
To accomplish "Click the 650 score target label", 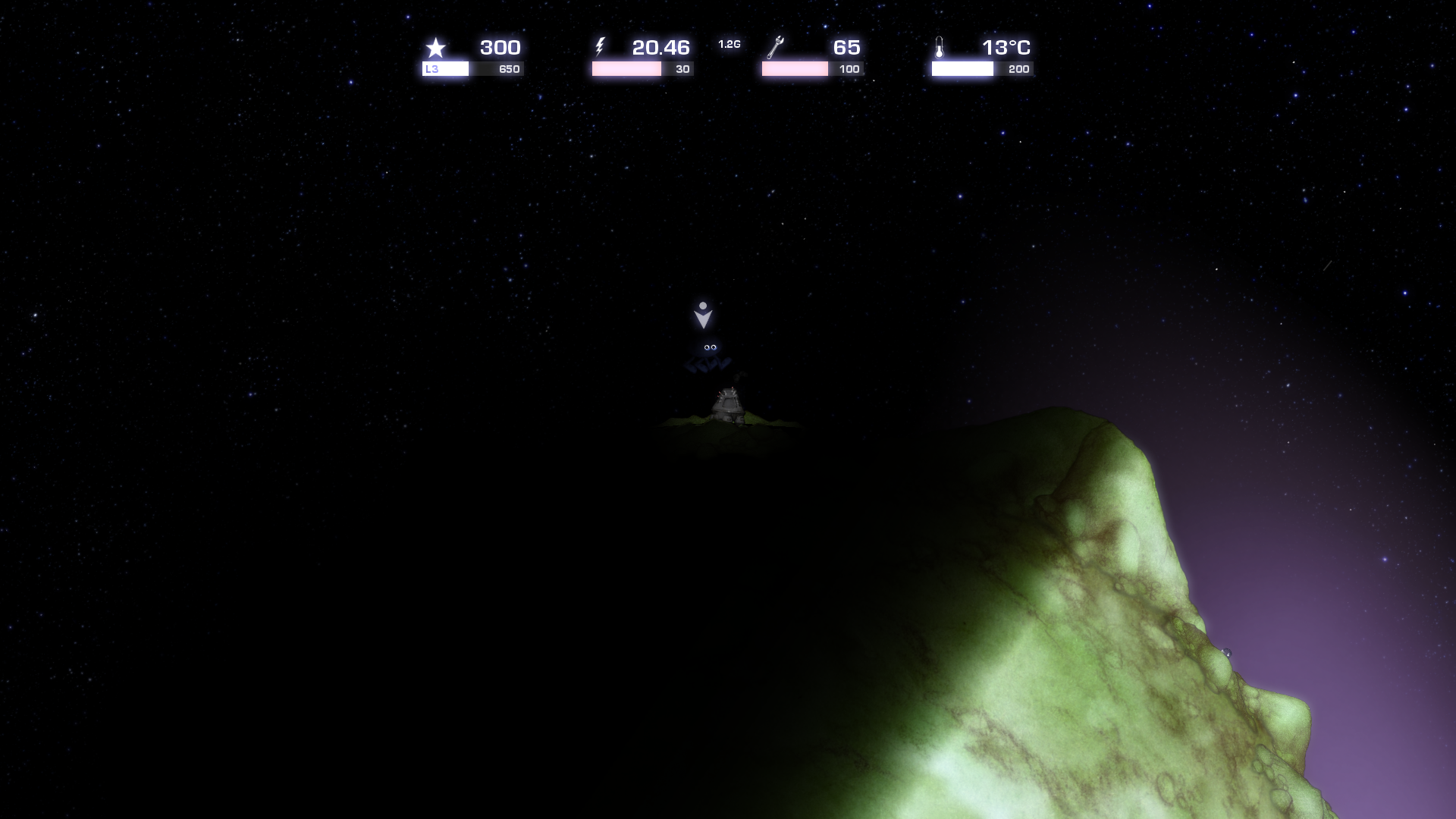I will pyautogui.click(x=509, y=68).
